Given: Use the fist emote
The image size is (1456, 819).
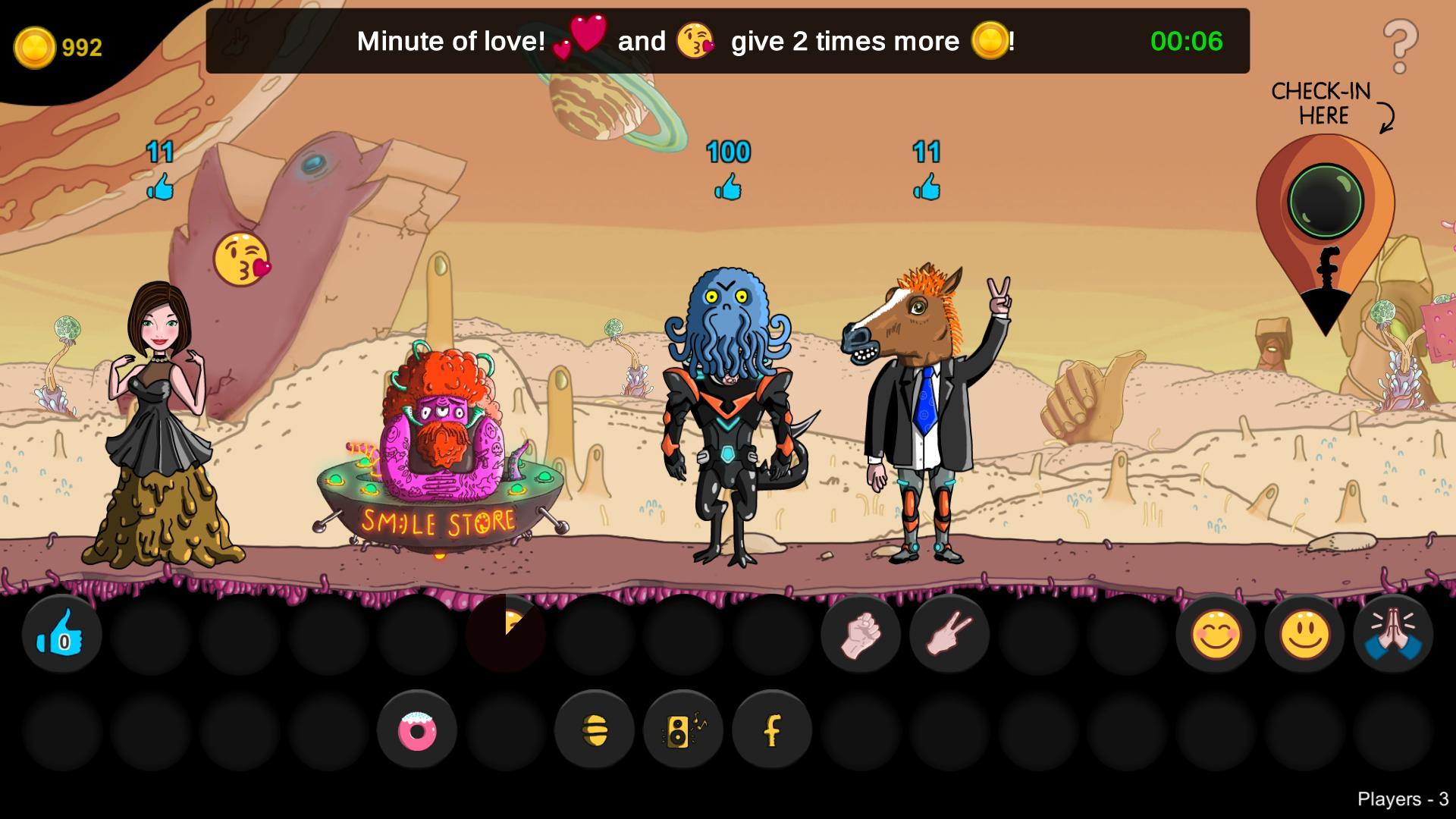Looking at the screenshot, I should pyautogui.click(x=860, y=634).
